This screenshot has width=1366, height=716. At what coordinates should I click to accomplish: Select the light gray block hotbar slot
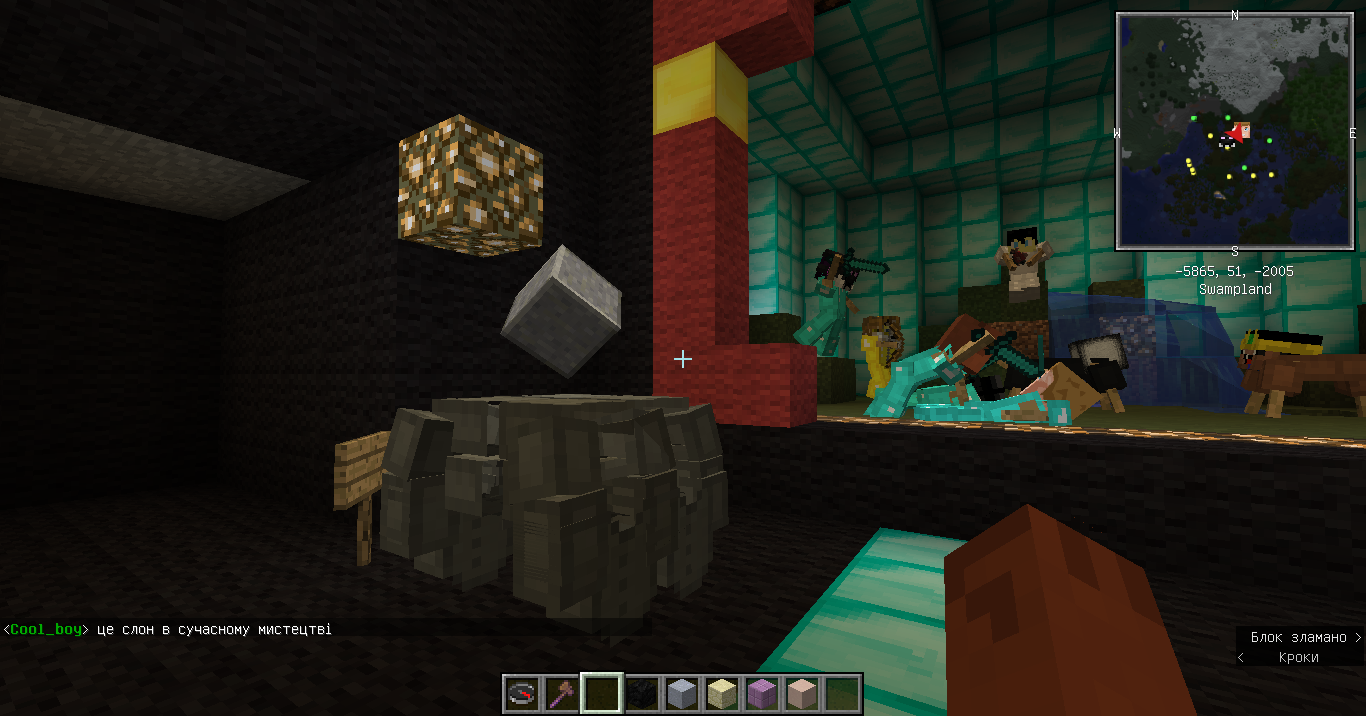click(682, 693)
